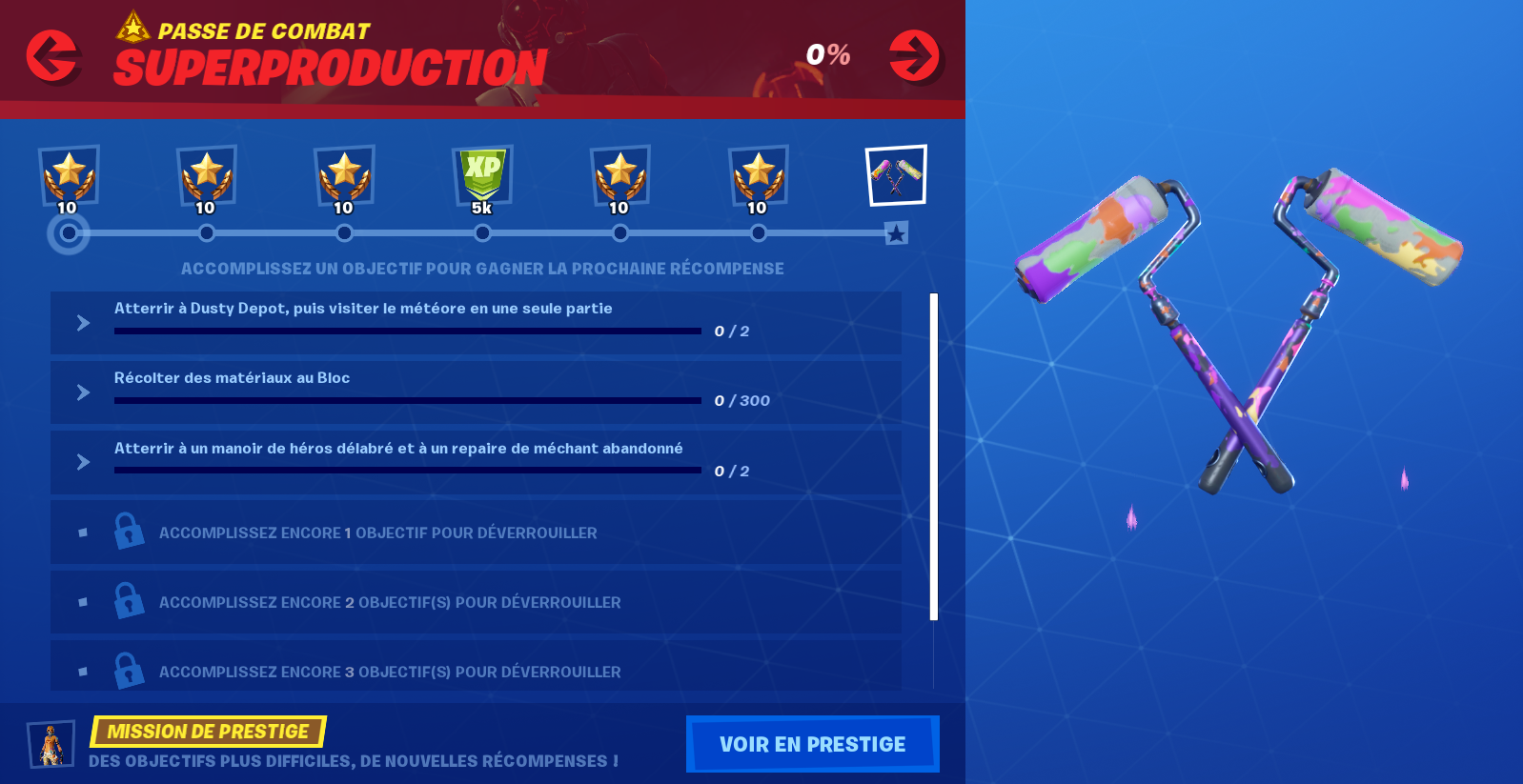Image resolution: width=1523 pixels, height=784 pixels.
Task: Click Accomplissez encore 1 objectif pour déverrouiller
Action: coord(377,533)
